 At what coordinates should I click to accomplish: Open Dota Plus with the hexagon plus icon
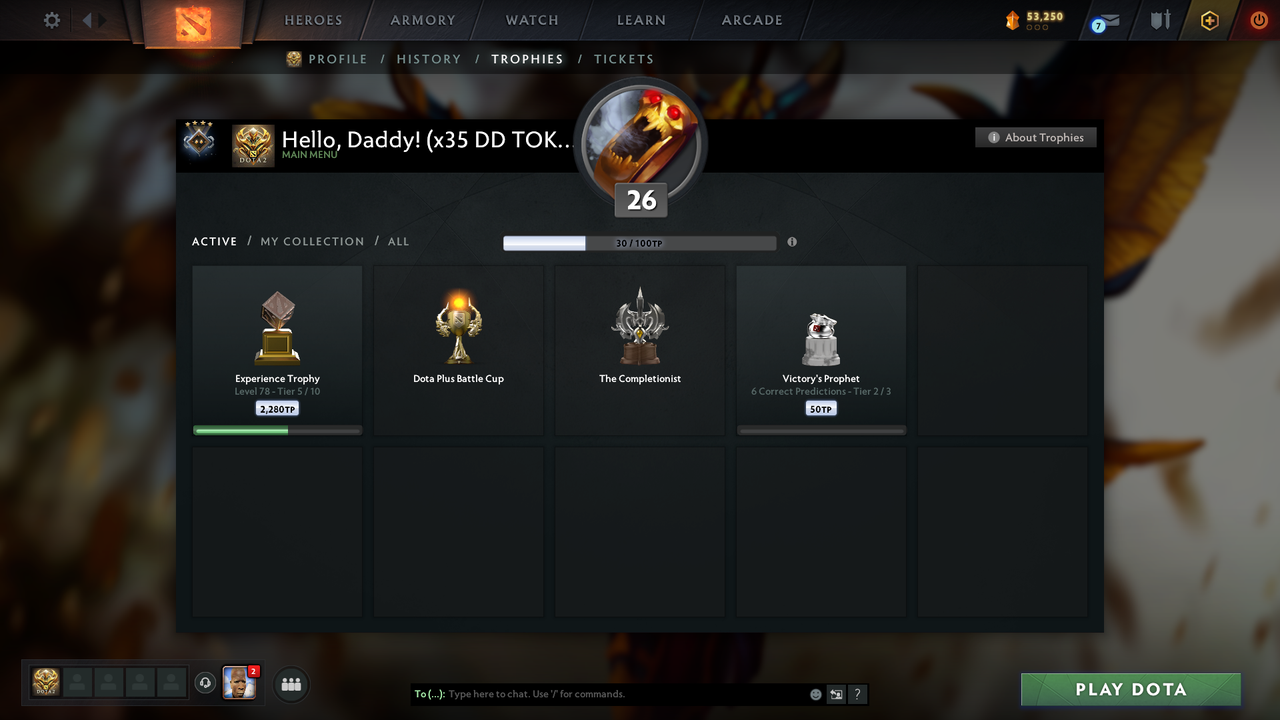click(x=1209, y=20)
